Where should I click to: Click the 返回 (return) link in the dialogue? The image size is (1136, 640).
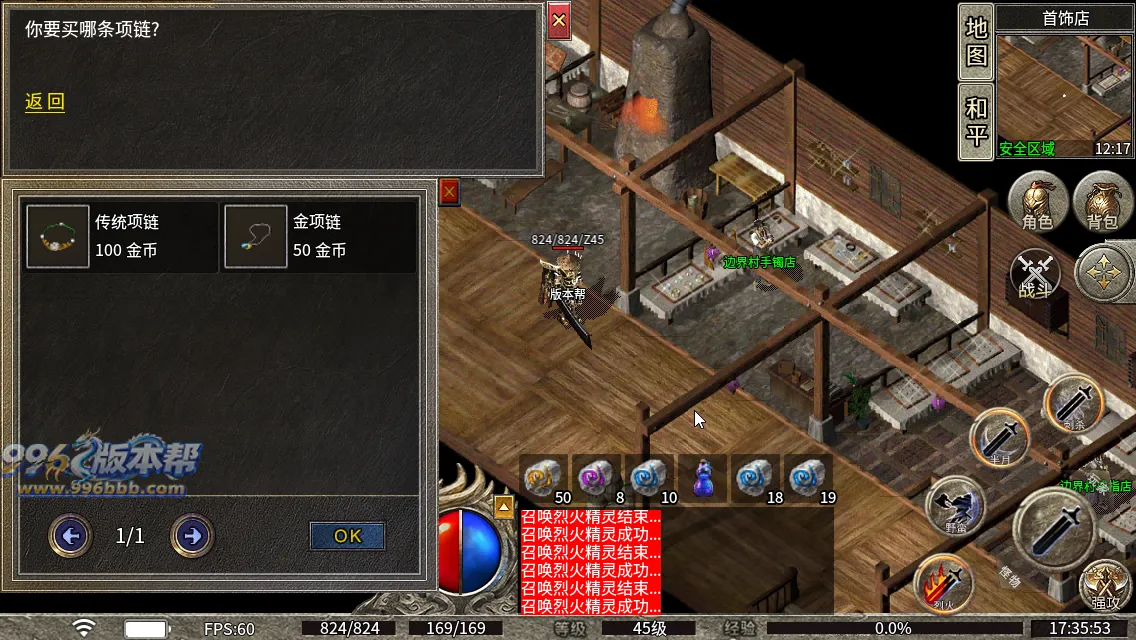[45, 102]
